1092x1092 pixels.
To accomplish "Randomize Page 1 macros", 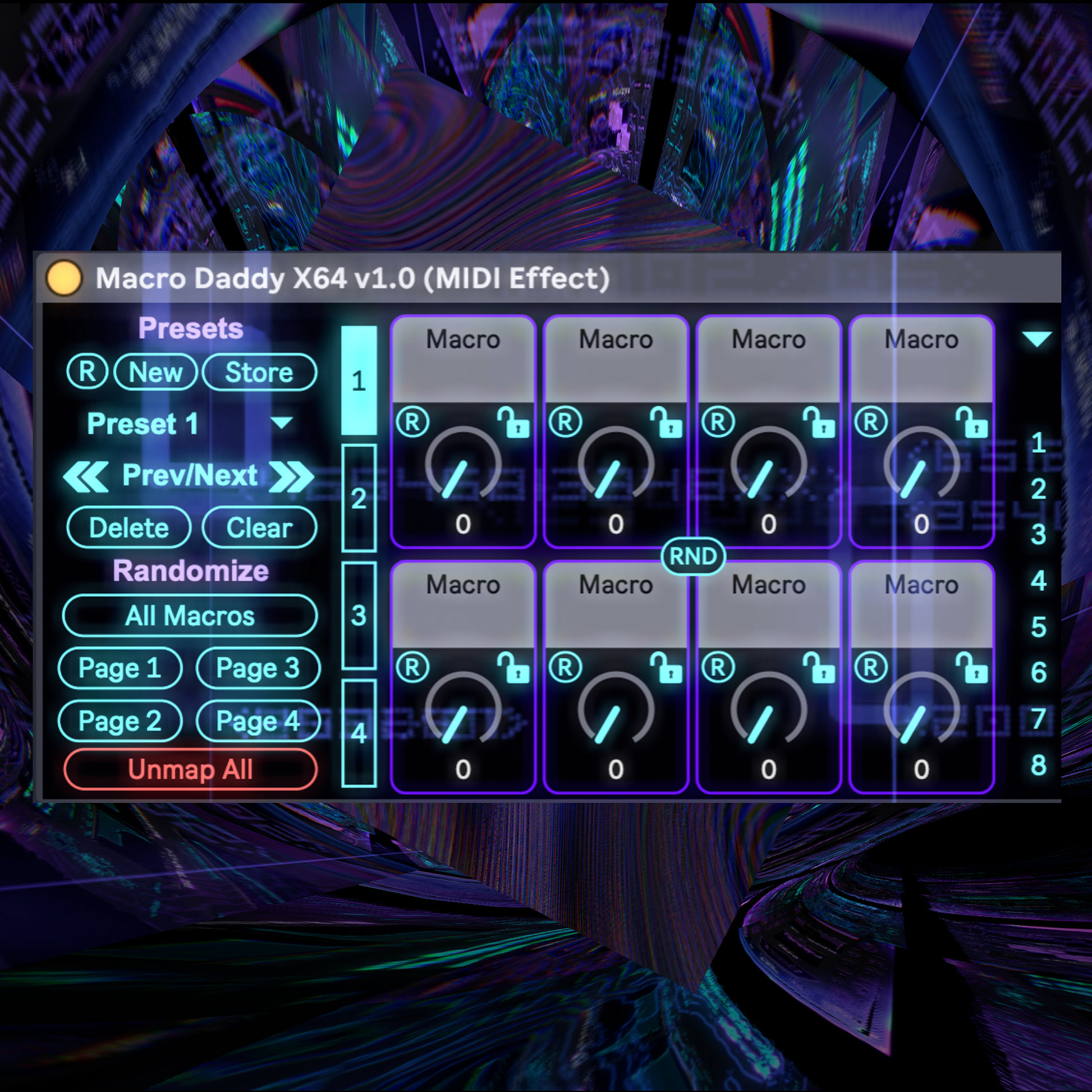I will pos(120,668).
